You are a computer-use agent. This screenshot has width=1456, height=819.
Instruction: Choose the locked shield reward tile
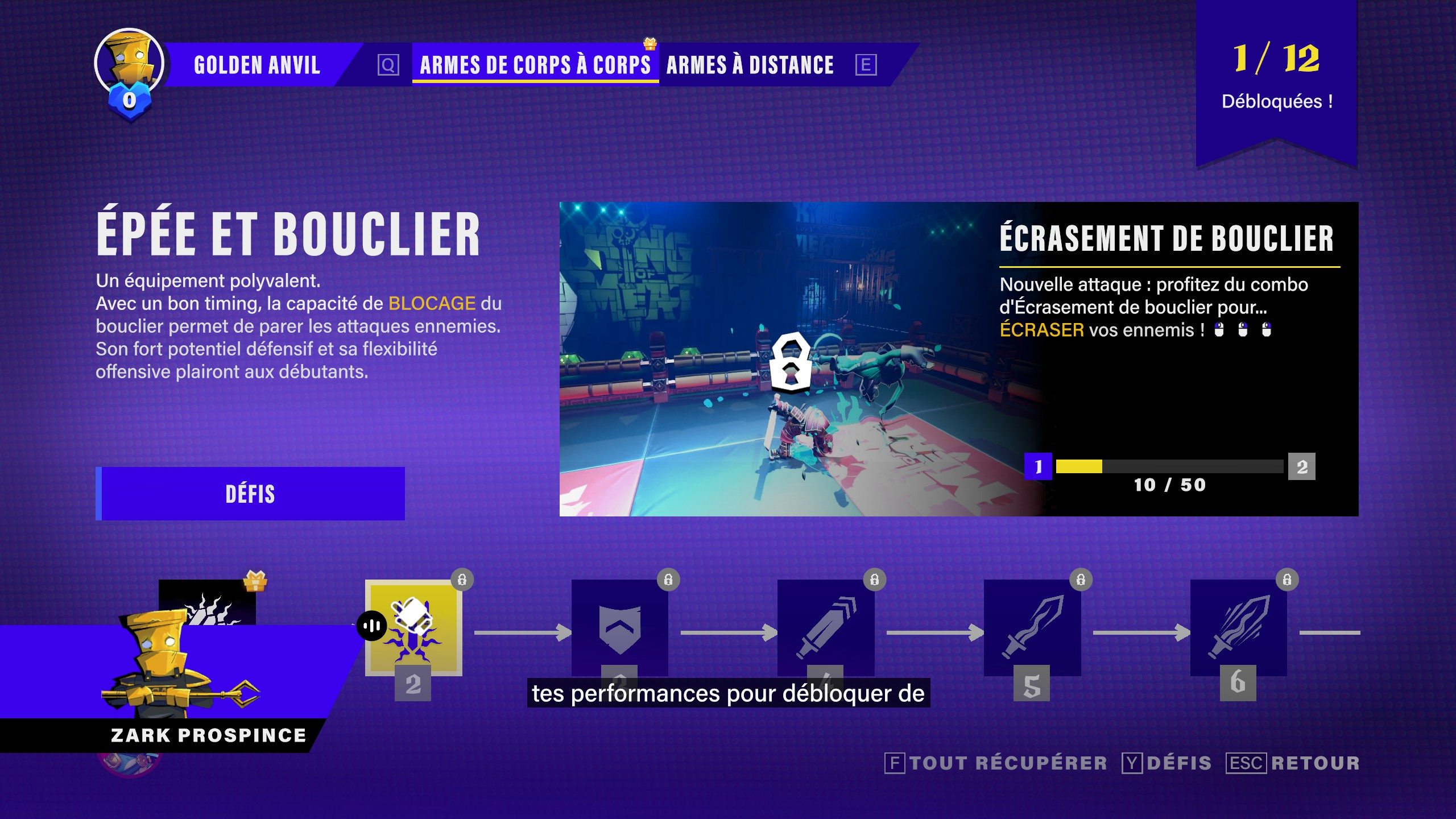pyautogui.click(x=619, y=627)
